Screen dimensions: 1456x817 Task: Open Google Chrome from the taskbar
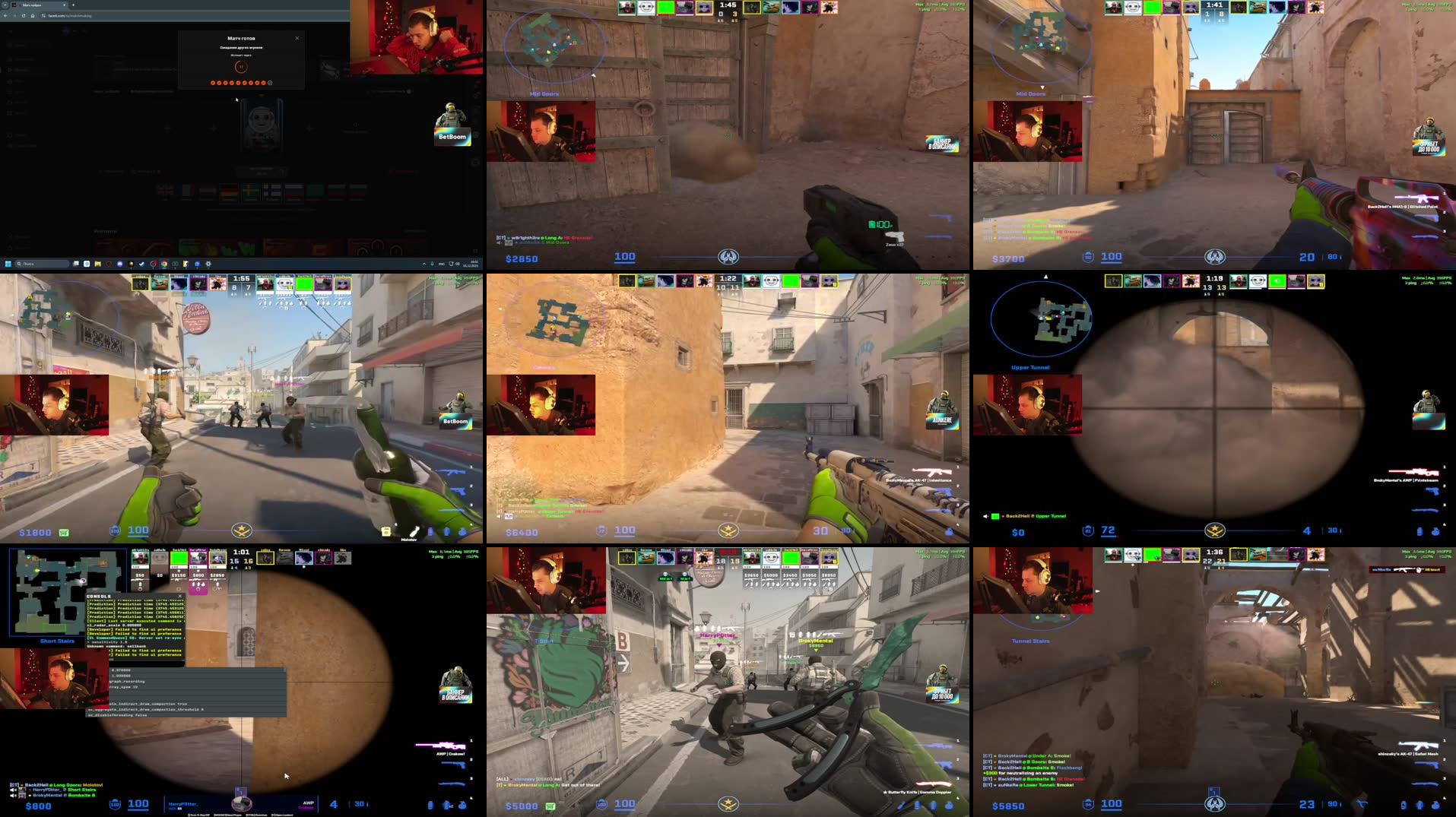tap(163, 264)
